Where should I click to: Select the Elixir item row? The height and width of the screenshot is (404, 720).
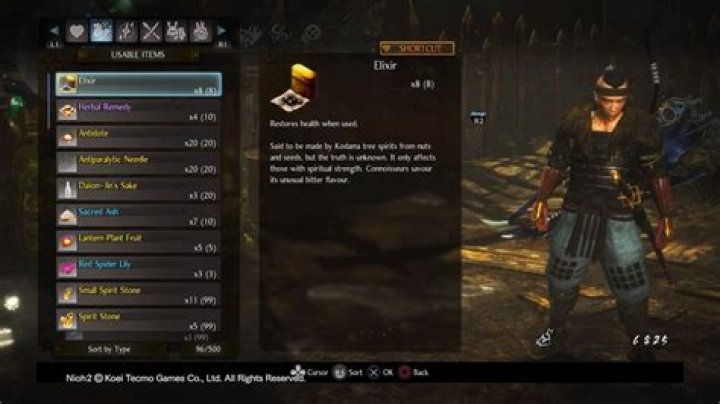pos(138,84)
